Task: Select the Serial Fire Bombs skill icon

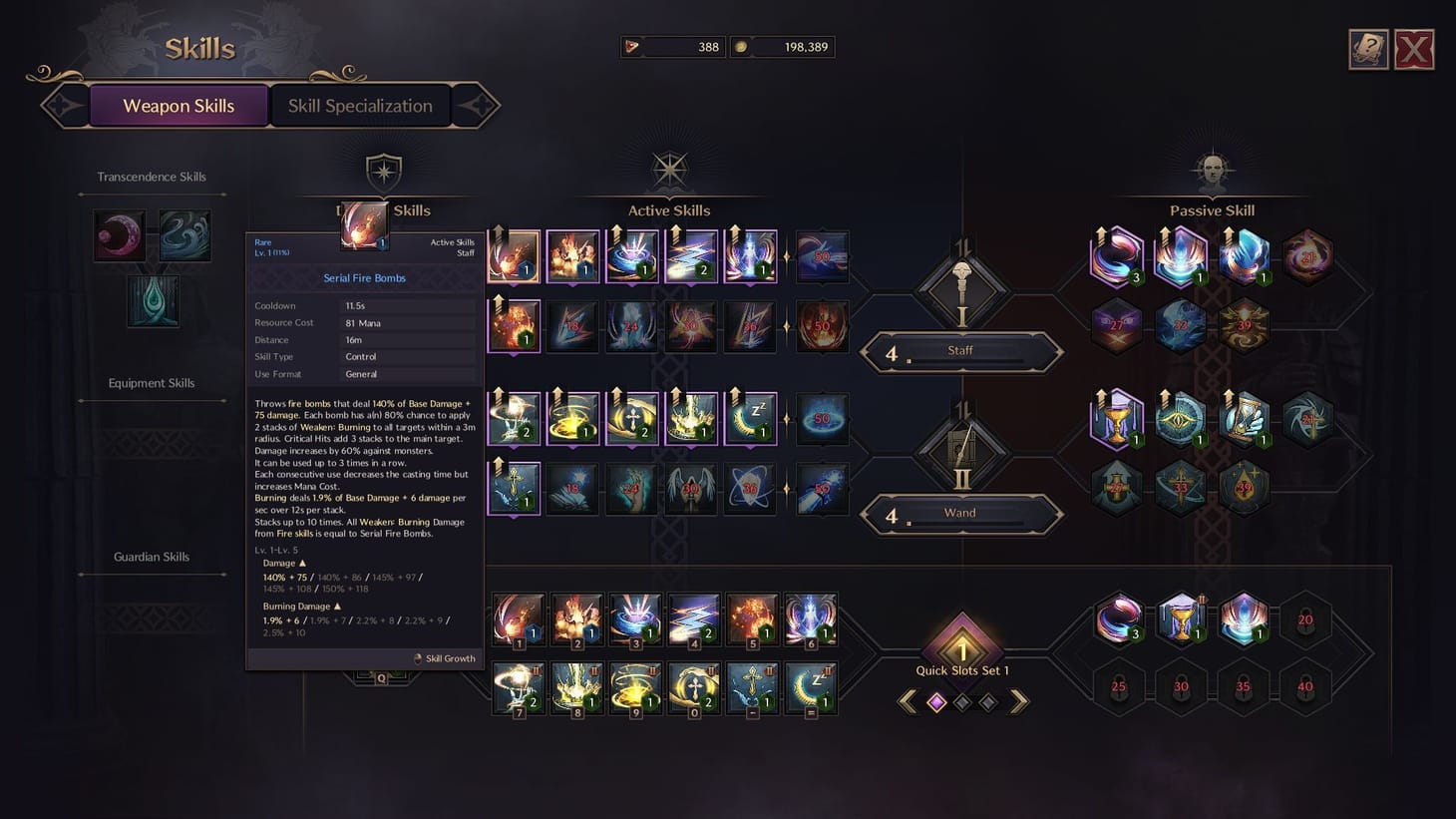Action: [x=514, y=255]
